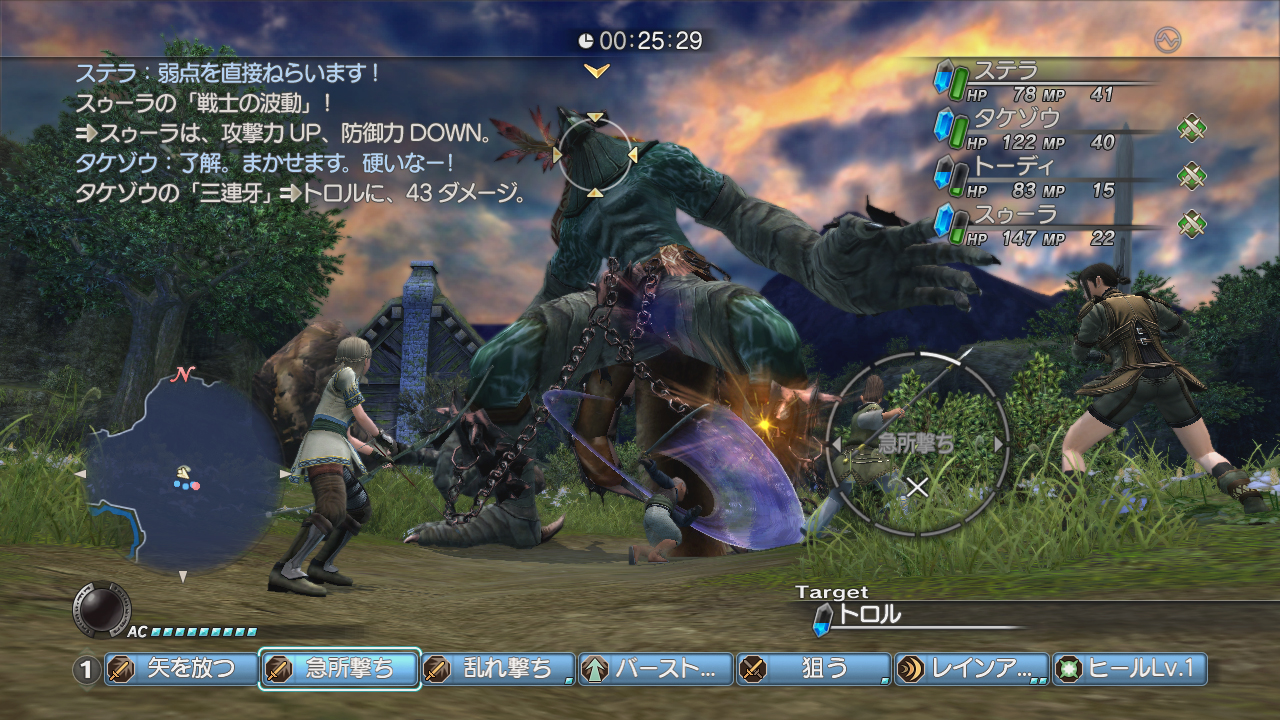Click the command palette number 1 indicator
The height and width of the screenshot is (720, 1280).
87,670
